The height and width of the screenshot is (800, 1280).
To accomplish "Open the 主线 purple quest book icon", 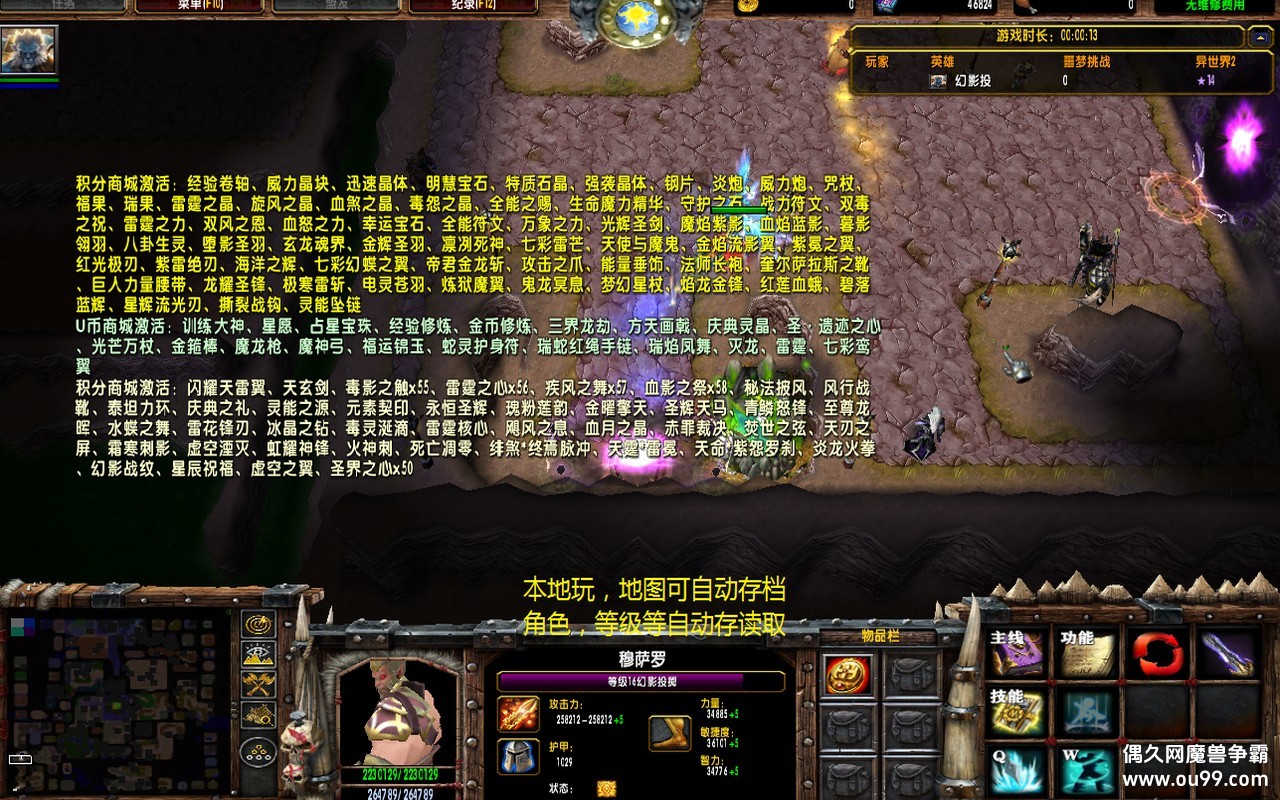I will click(1015, 652).
